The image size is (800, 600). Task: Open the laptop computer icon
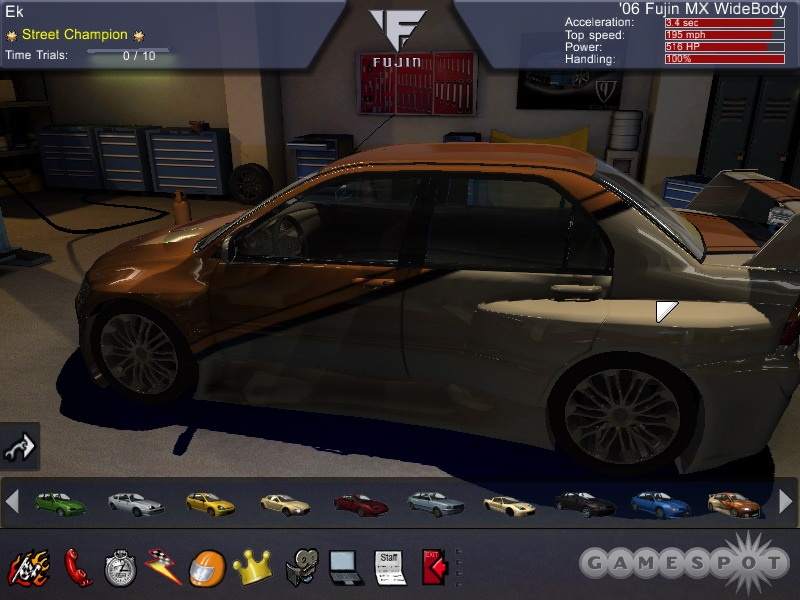[345, 567]
